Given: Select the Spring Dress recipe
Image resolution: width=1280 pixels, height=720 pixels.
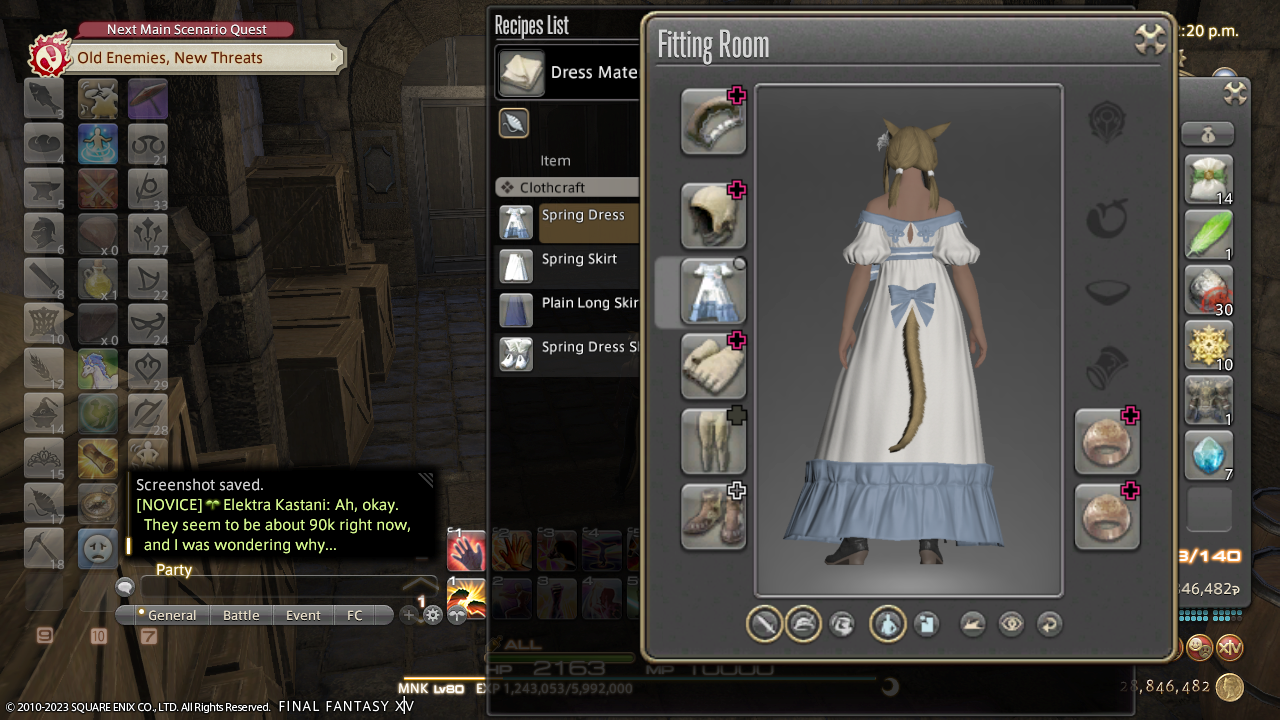Looking at the screenshot, I should pyautogui.click(x=582, y=216).
